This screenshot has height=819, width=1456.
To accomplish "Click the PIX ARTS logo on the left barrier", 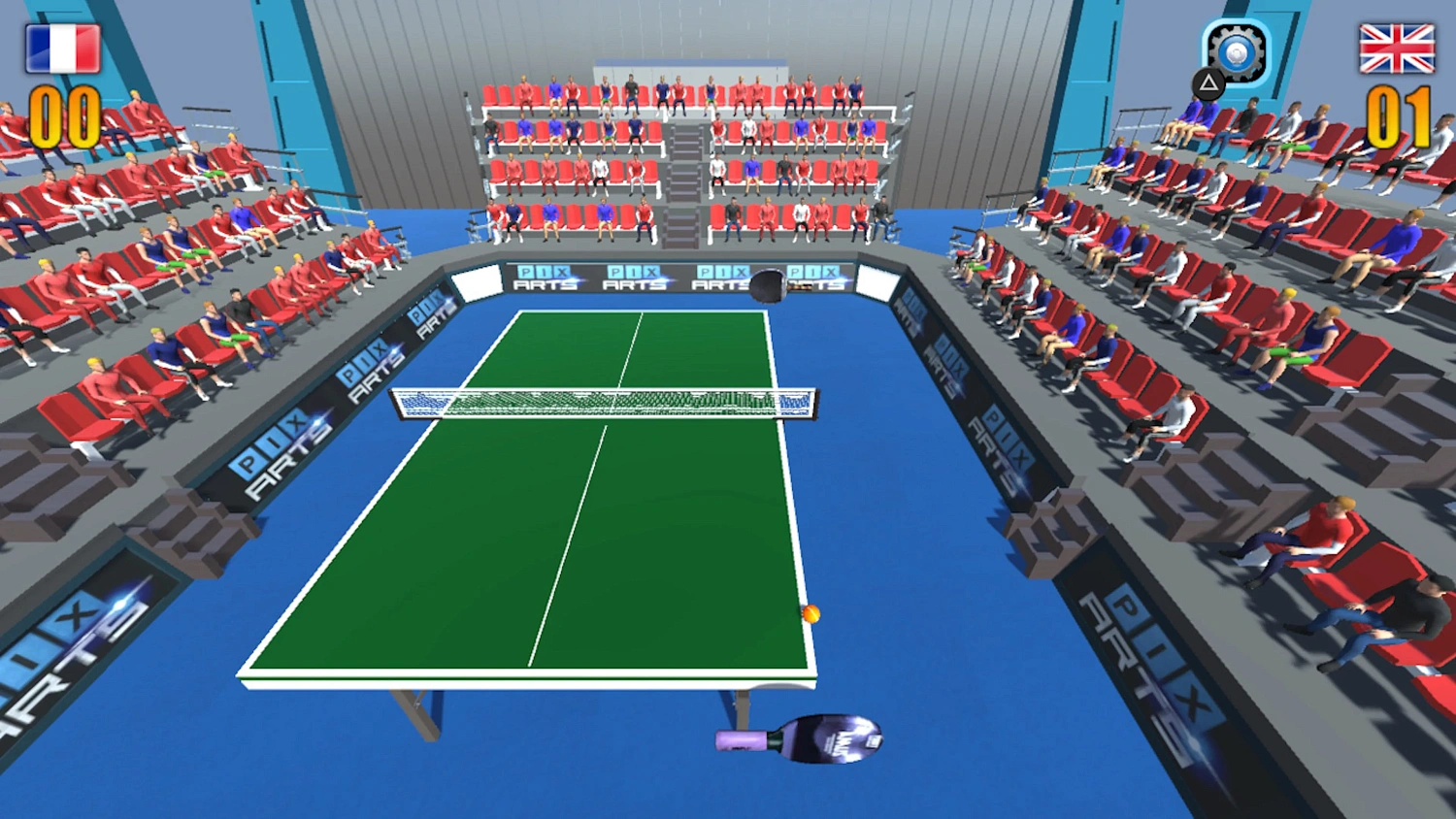I will coord(272,444).
